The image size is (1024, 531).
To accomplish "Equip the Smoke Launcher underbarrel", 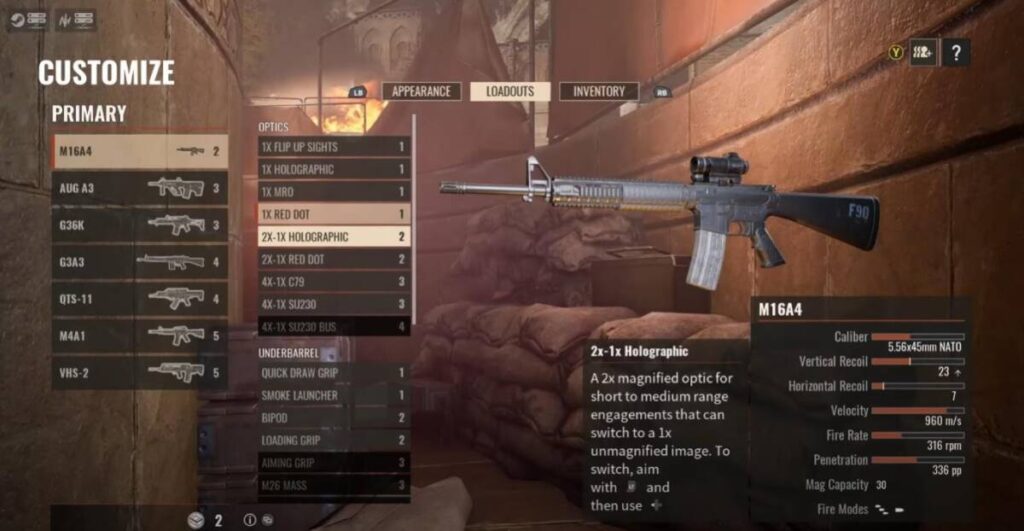I will [334, 395].
